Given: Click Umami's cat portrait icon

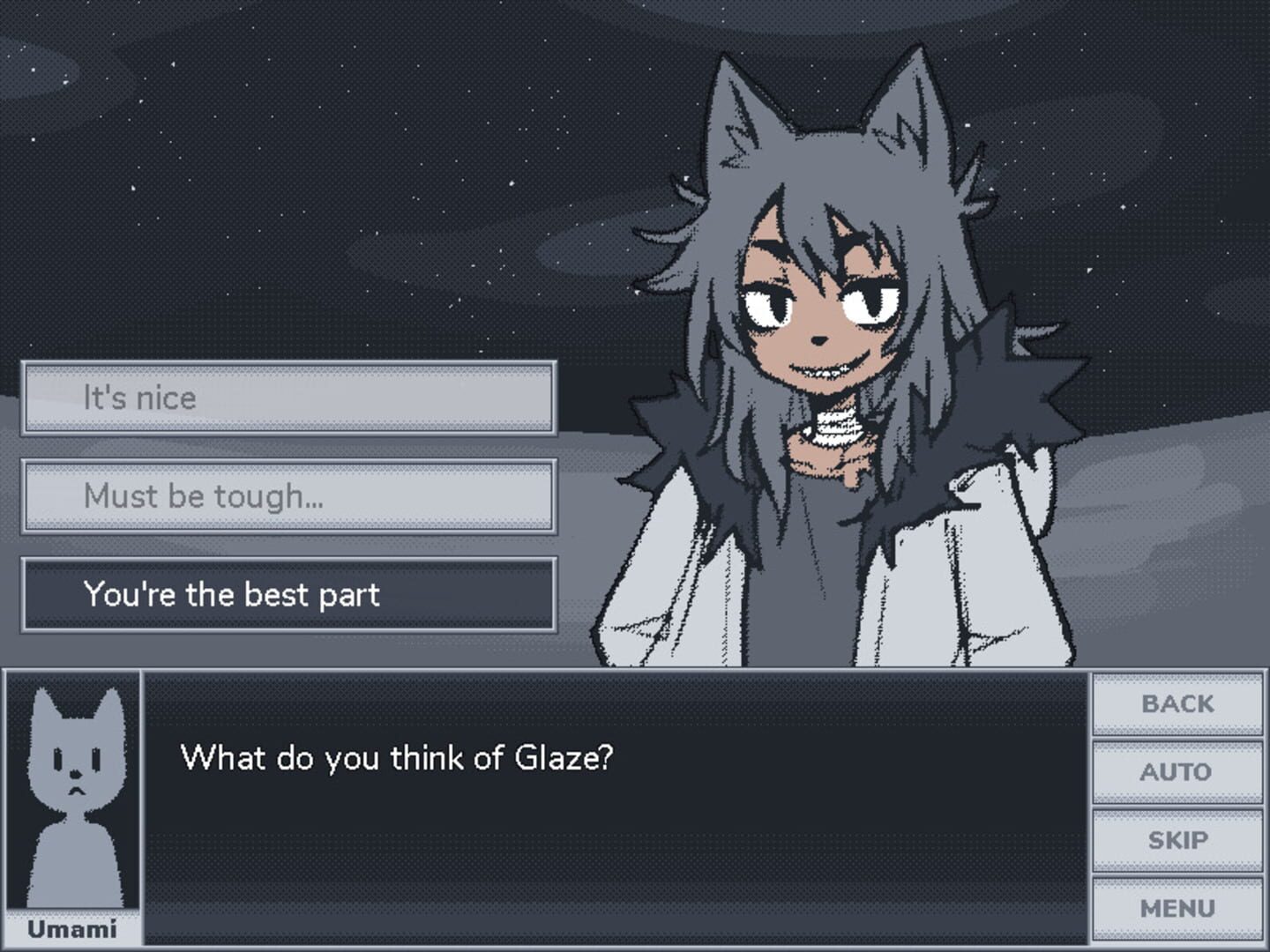Looking at the screenshot, I should [x=73, y=793].
